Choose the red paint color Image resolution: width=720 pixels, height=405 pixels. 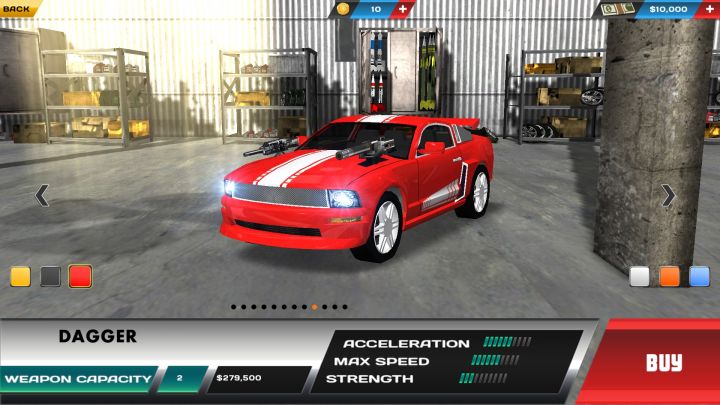[80, 277]
